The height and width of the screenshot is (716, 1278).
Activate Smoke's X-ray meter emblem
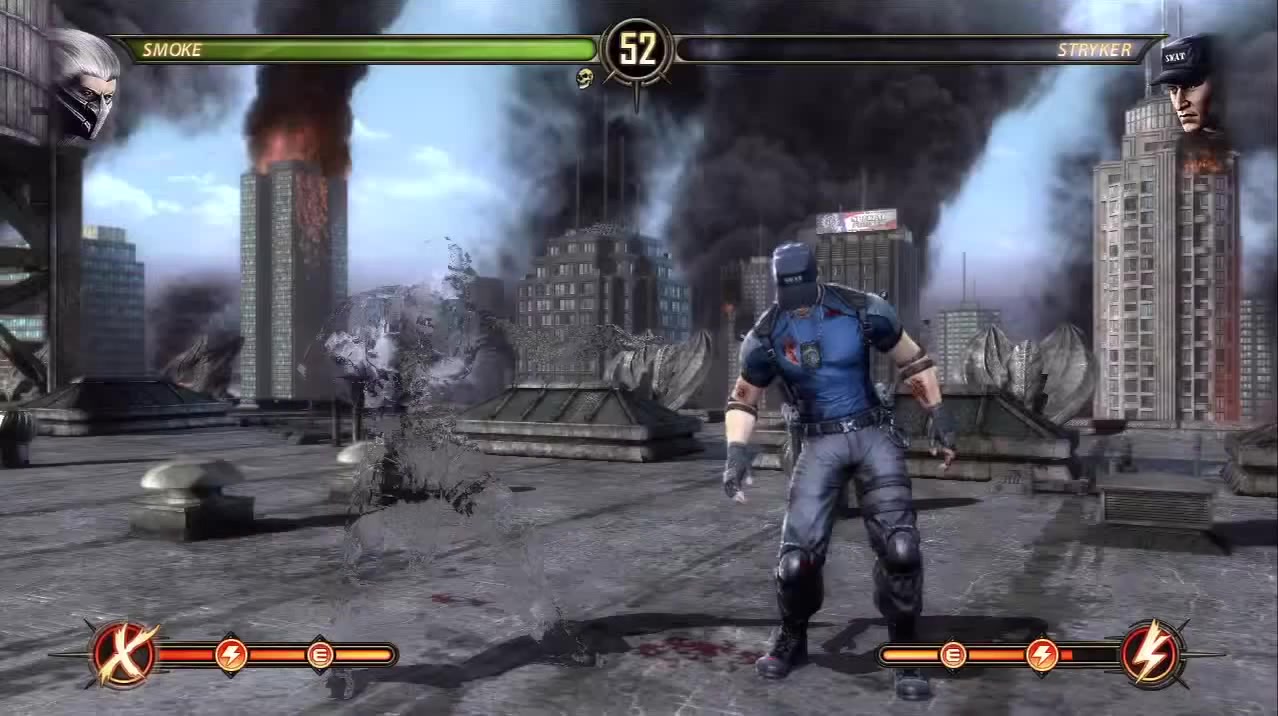(124, 655)
